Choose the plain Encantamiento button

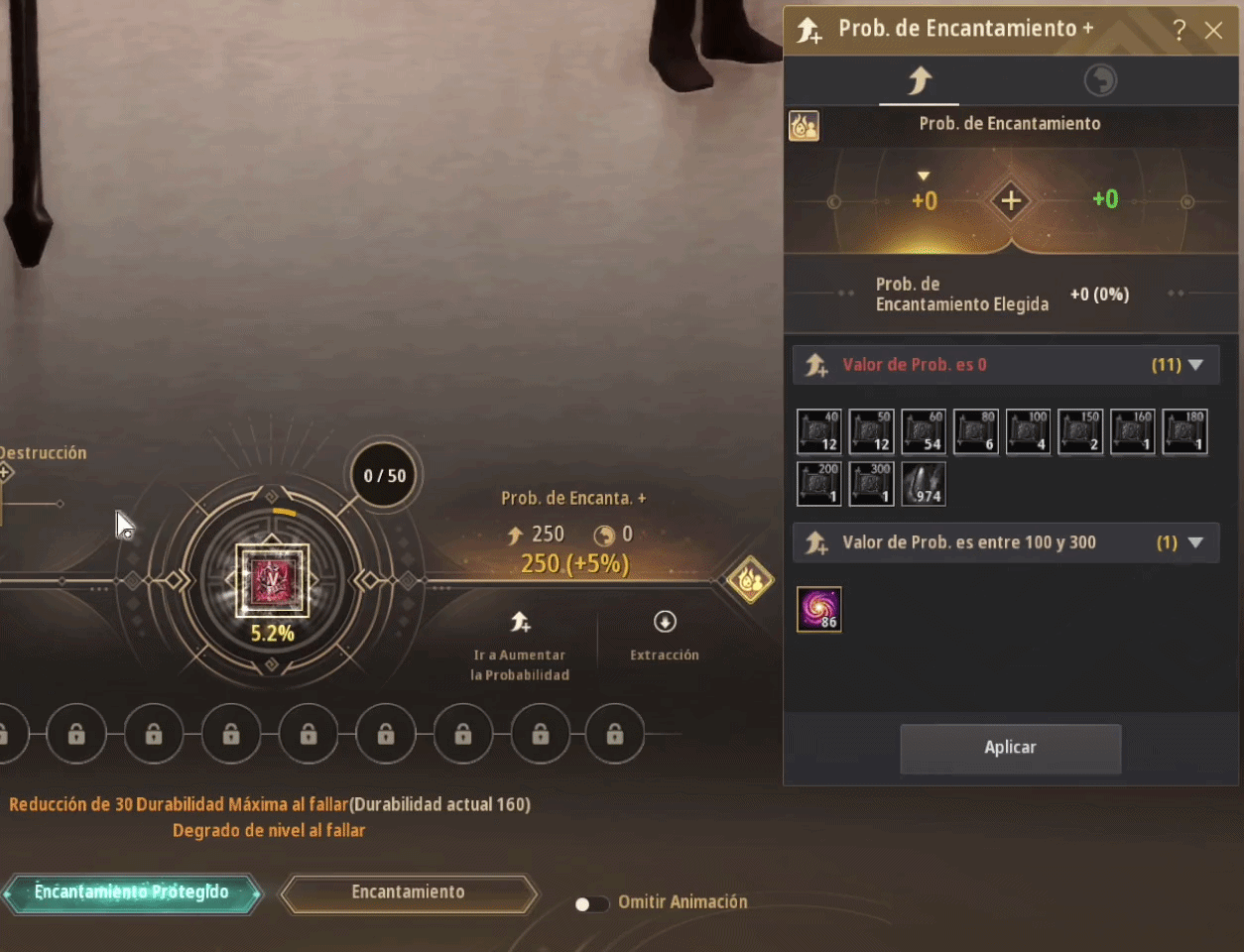[408, 892]
